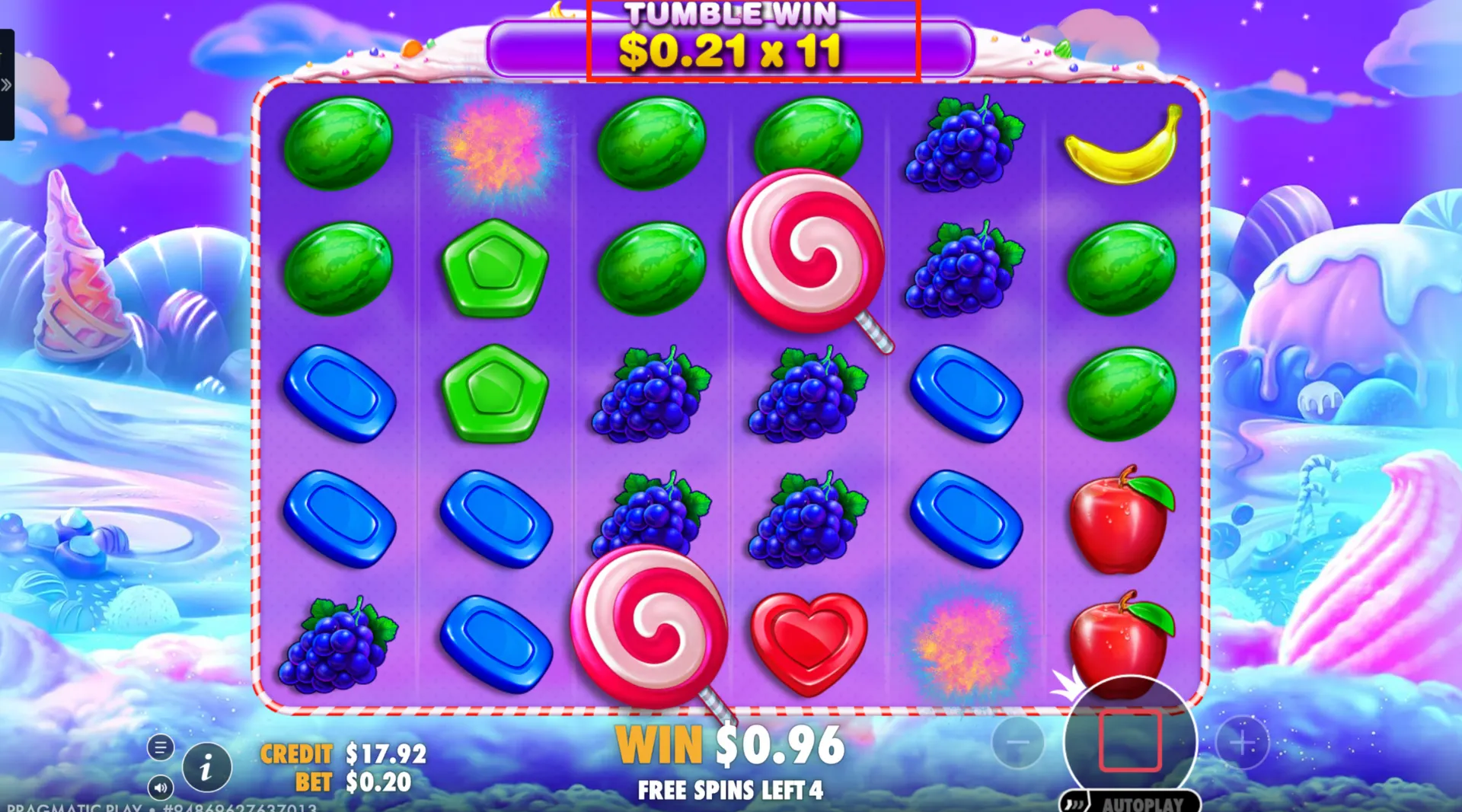Show the game info paytable
Viewport: 1462px width, 812px height.
(206, 767)
